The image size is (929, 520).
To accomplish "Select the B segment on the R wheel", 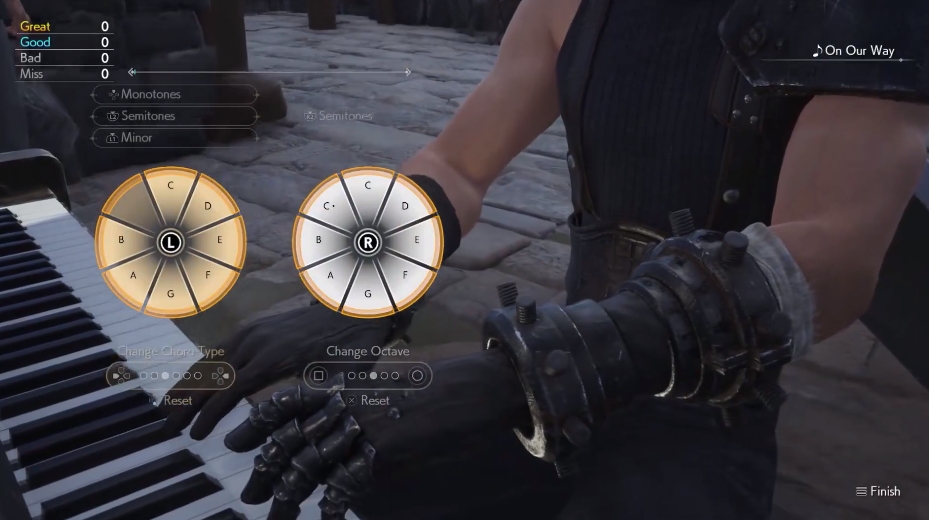I will click(318, 241).
